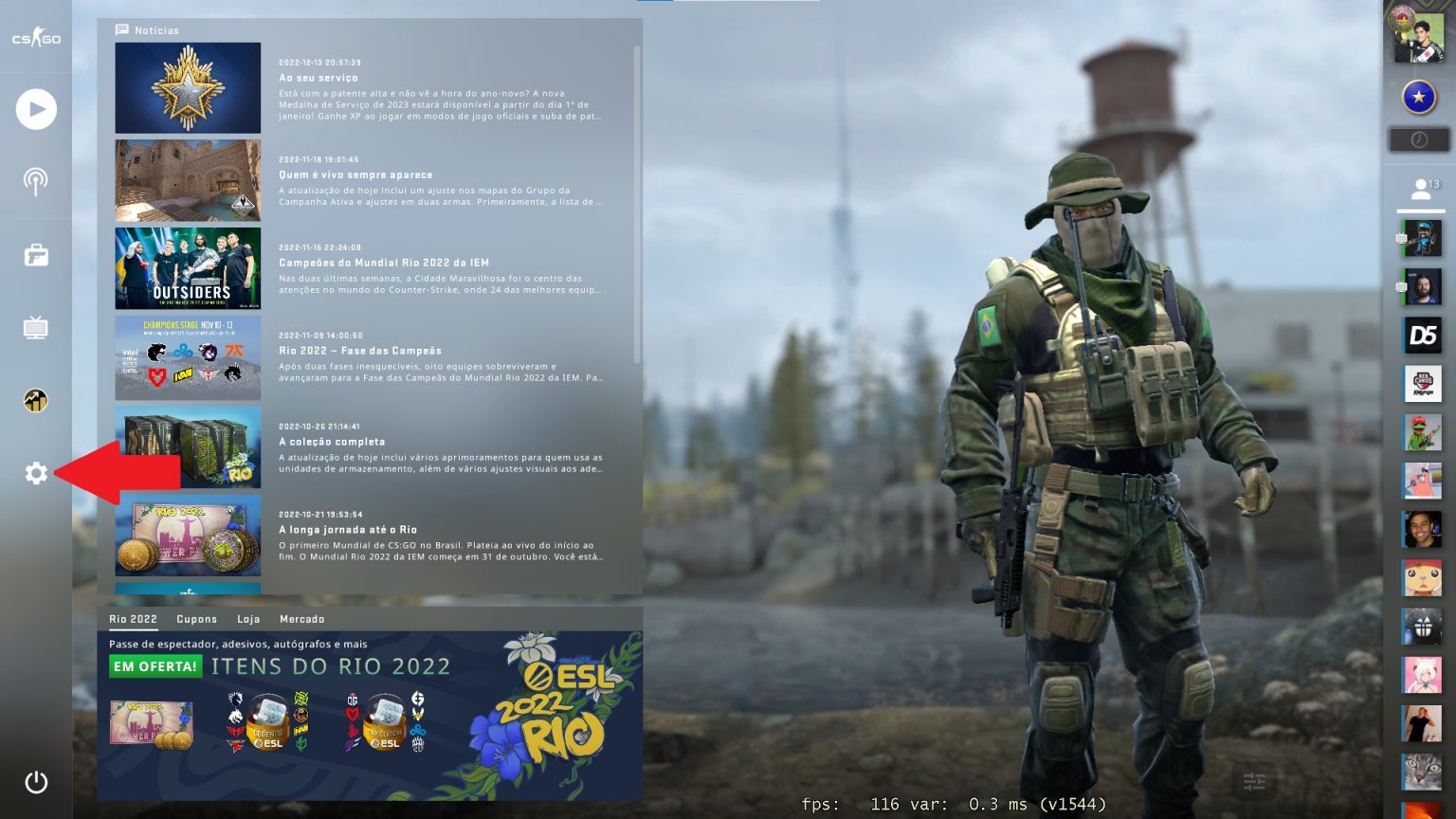The image size is (1456, 819).
Task: Switch to the Loja tab
Action: [248, 619]
